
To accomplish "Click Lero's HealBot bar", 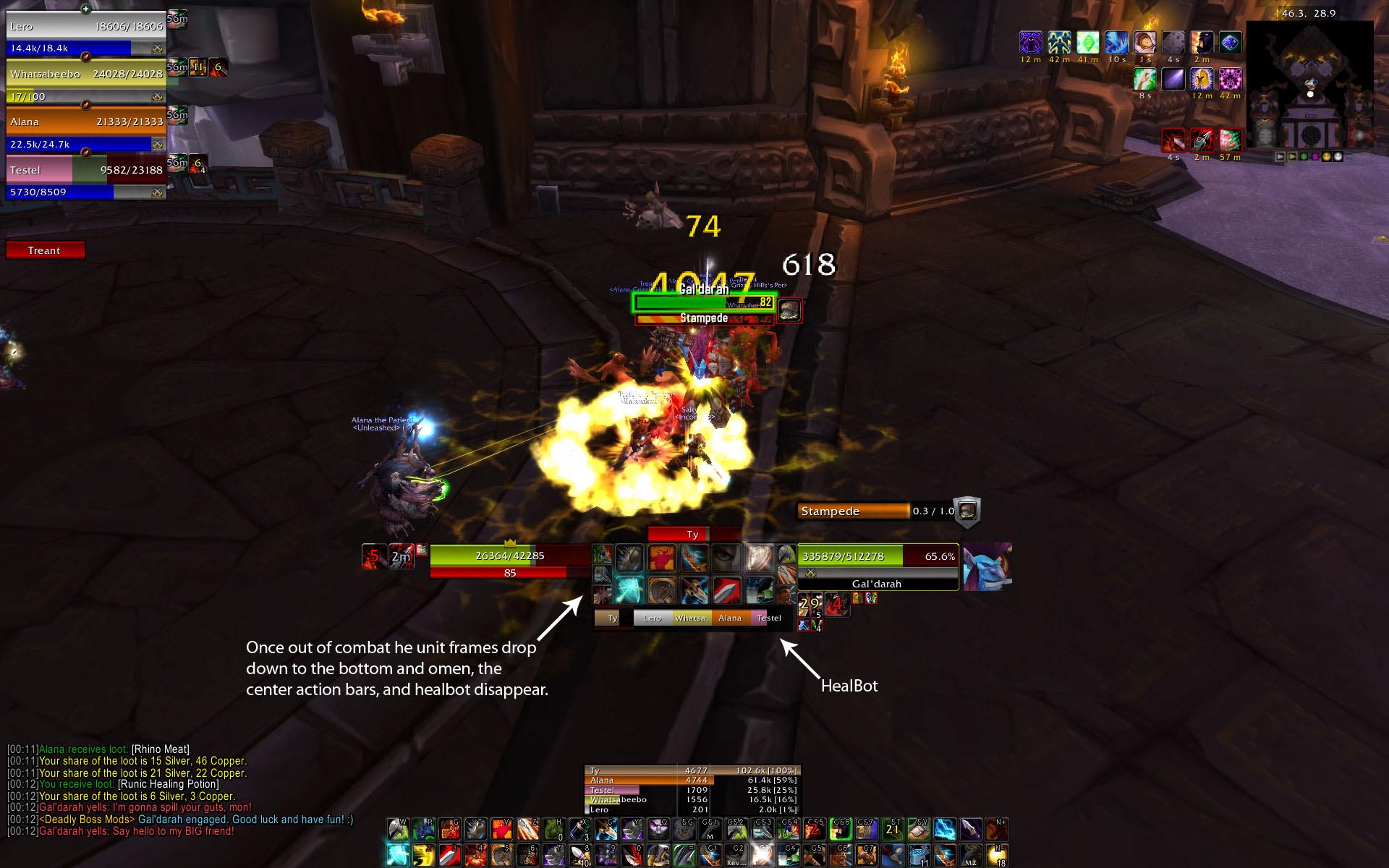I will (652, 618).
